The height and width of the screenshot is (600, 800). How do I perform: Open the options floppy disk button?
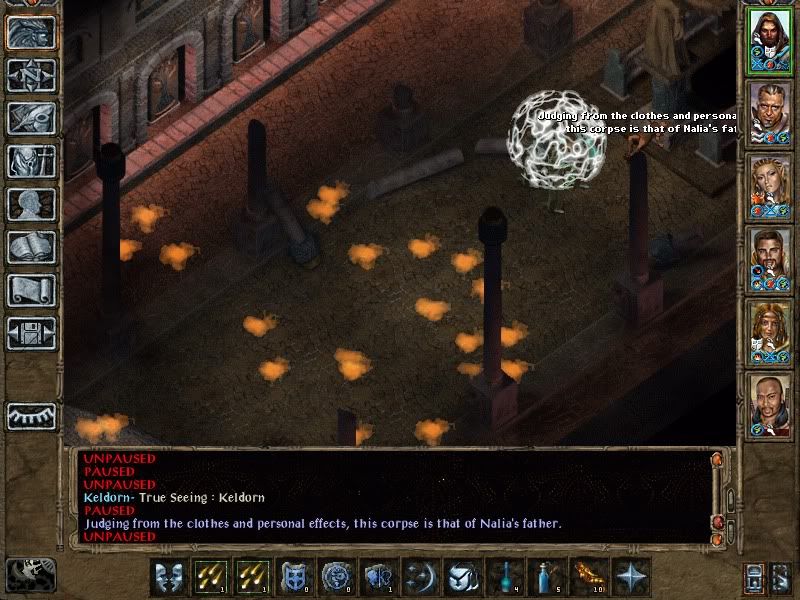click(31, 333)
